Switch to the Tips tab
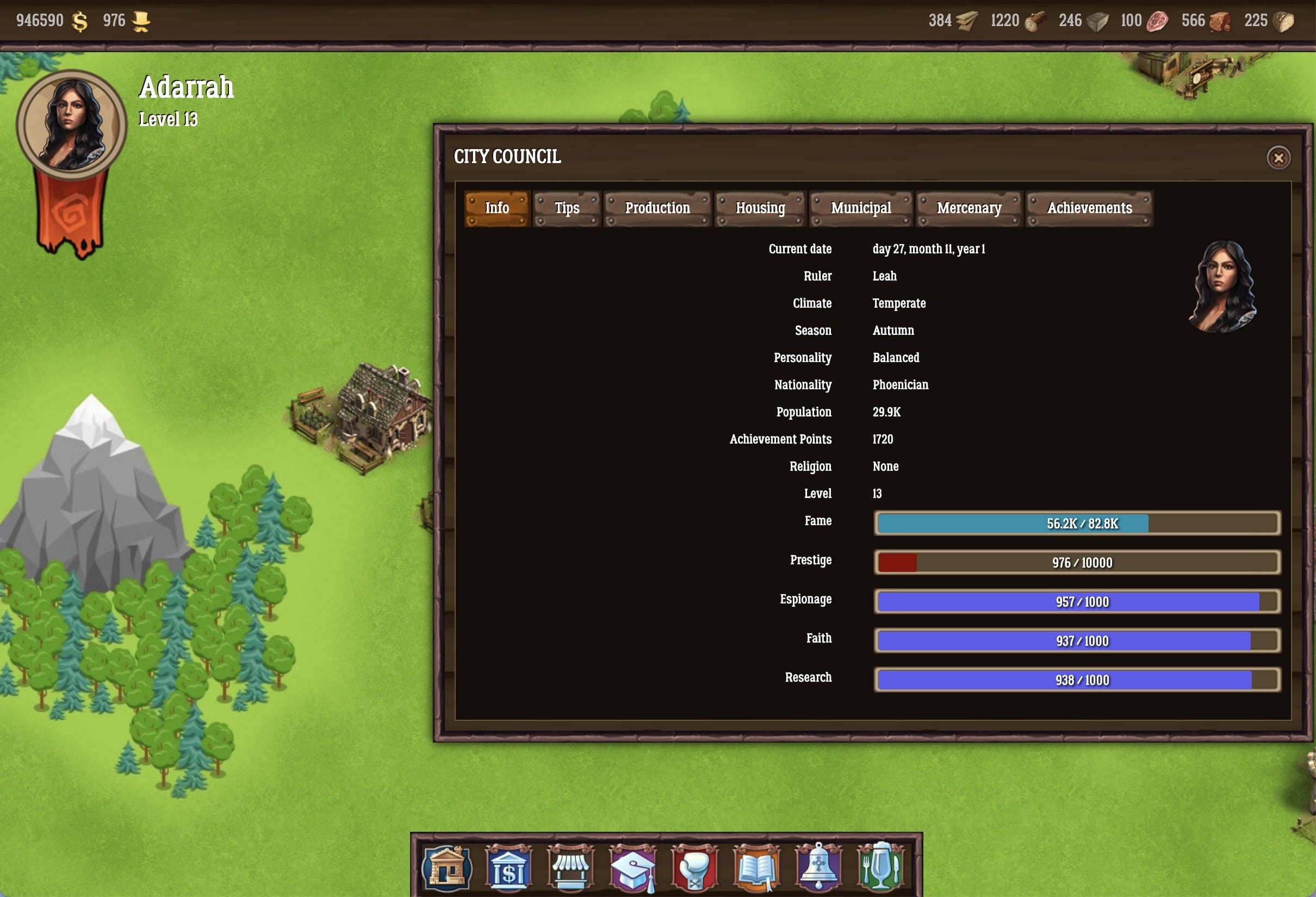 point(566,208)
